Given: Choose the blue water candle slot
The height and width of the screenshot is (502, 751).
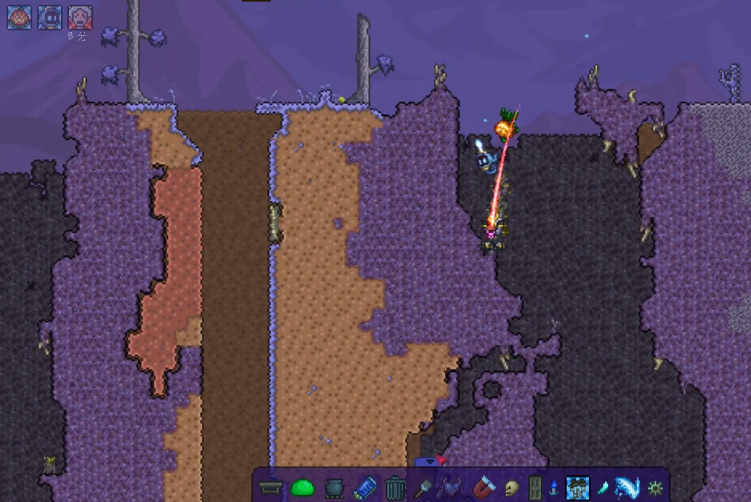Looking at the screenshot, I should tap(553, 489).
